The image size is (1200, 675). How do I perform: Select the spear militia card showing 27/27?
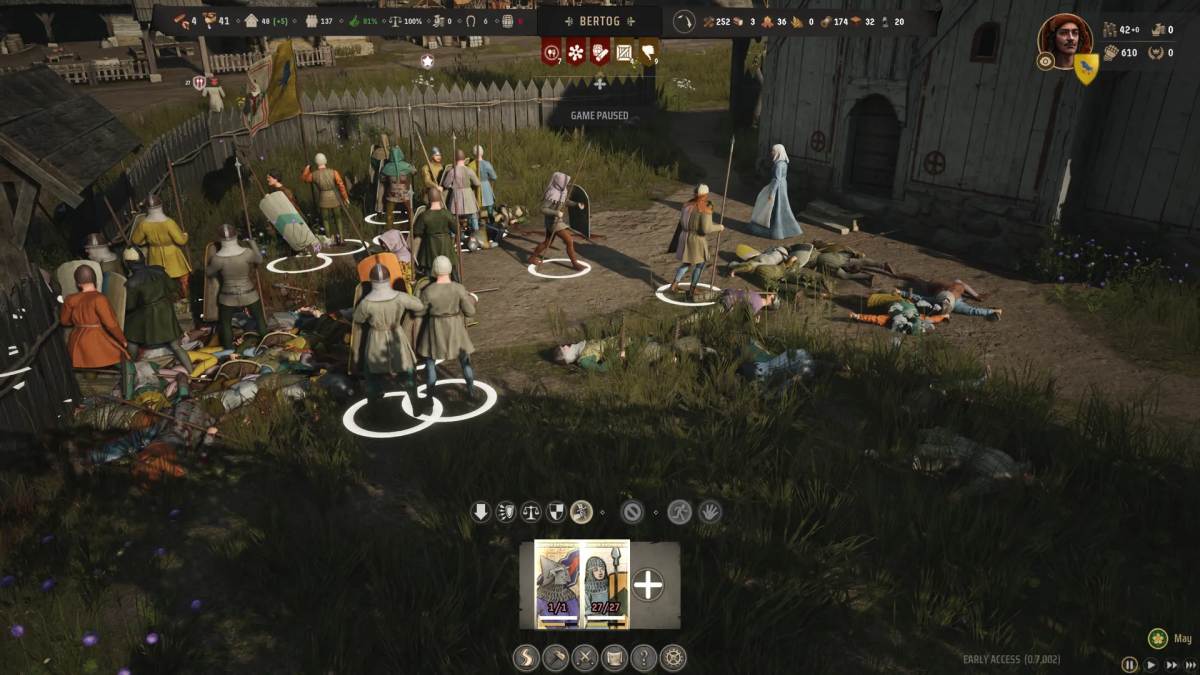coord(605,584)
